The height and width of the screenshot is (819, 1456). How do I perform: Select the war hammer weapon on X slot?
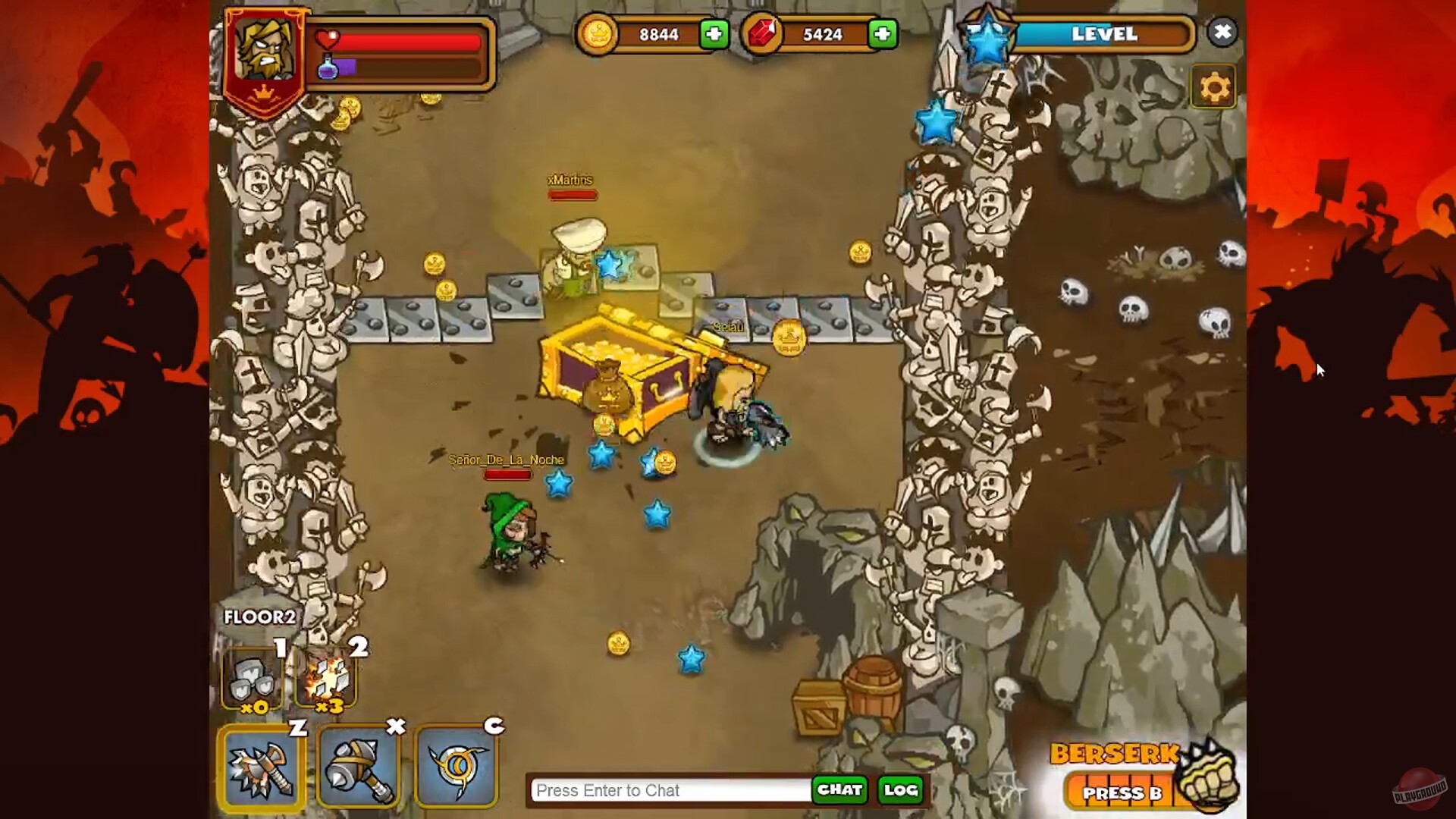[359, 767]
